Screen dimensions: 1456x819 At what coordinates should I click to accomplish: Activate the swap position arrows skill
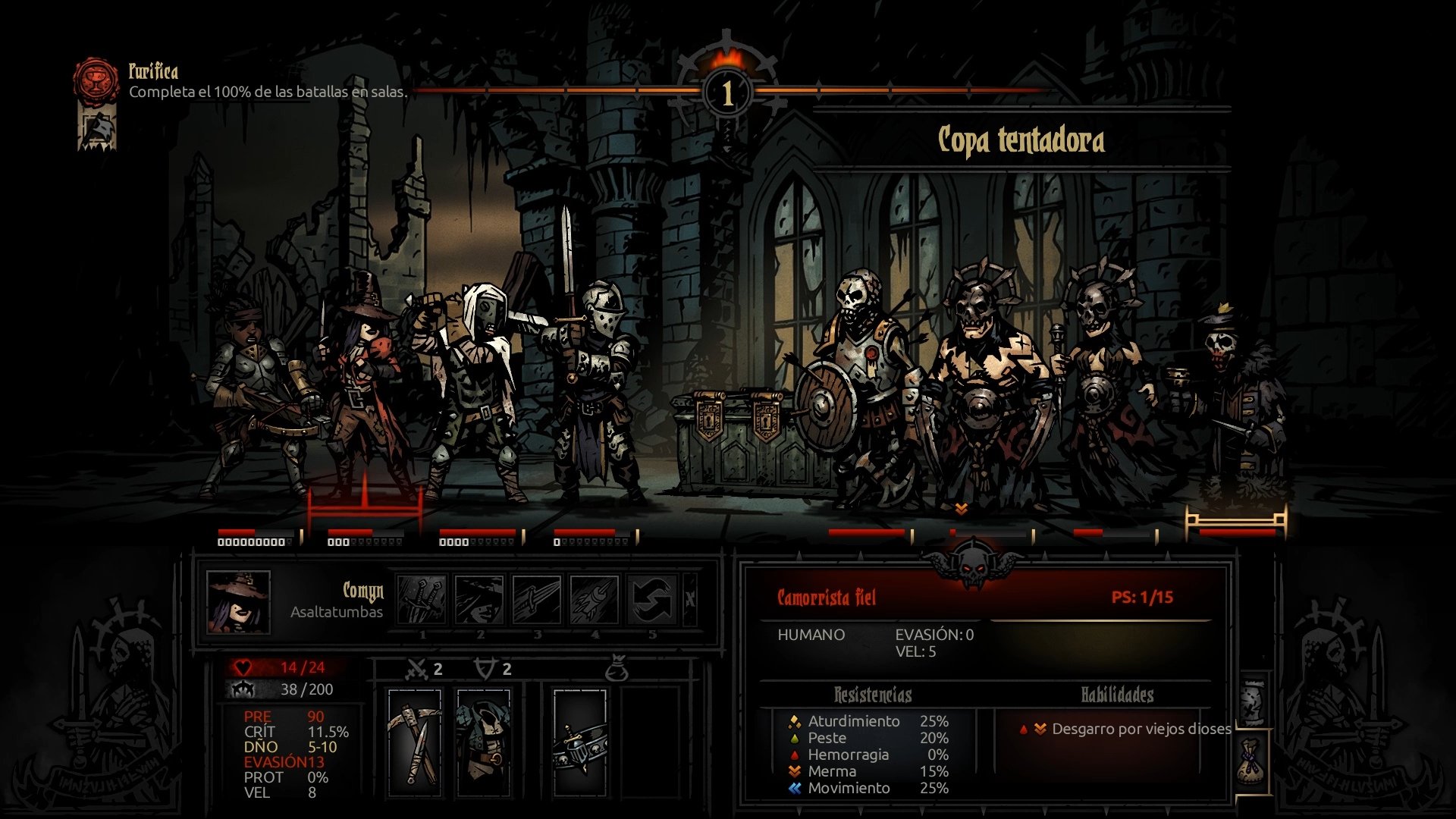pyautogui.click(x=651, y=600)
